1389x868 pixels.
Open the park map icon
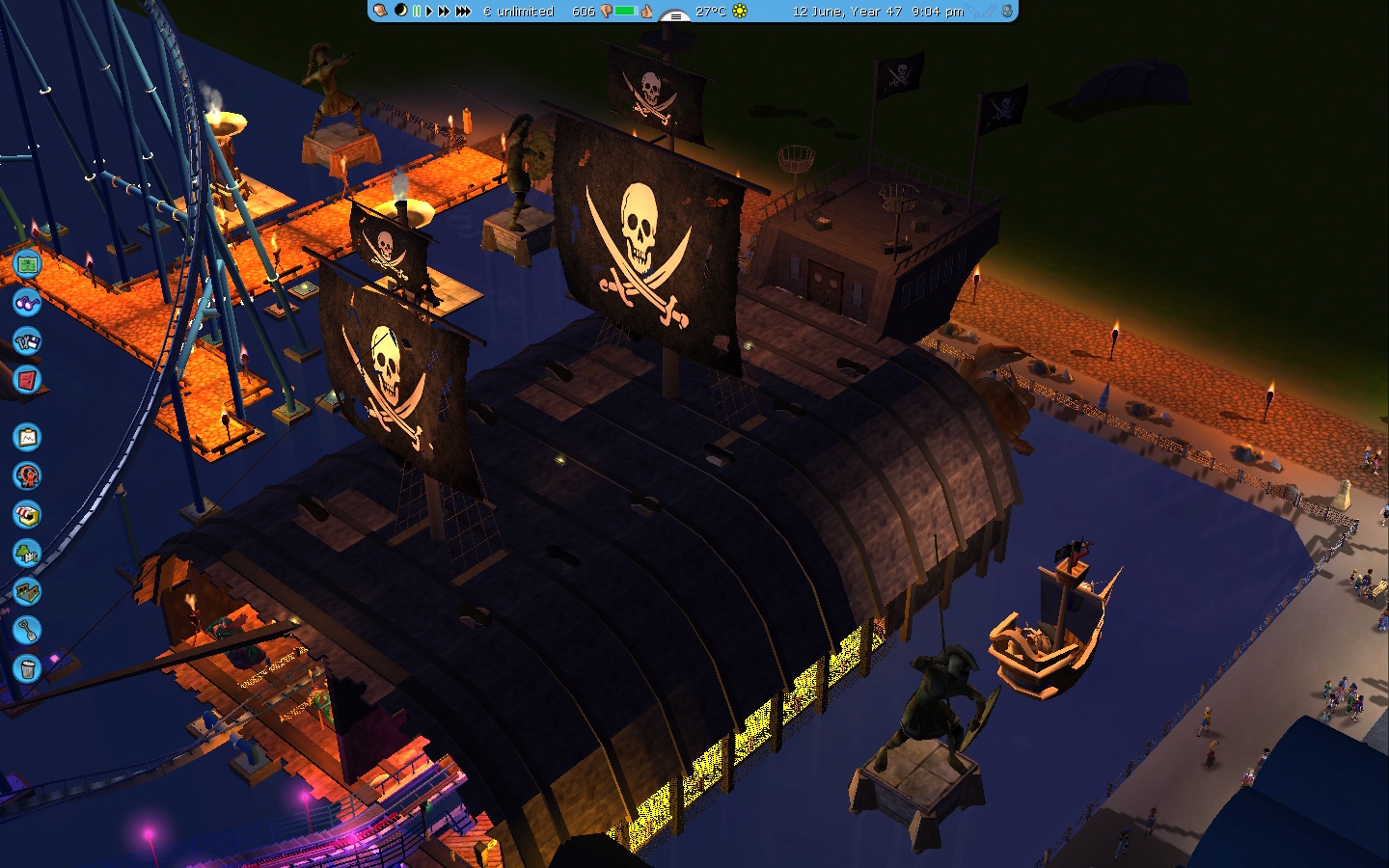pyautogui.click(x=27, y=263)
